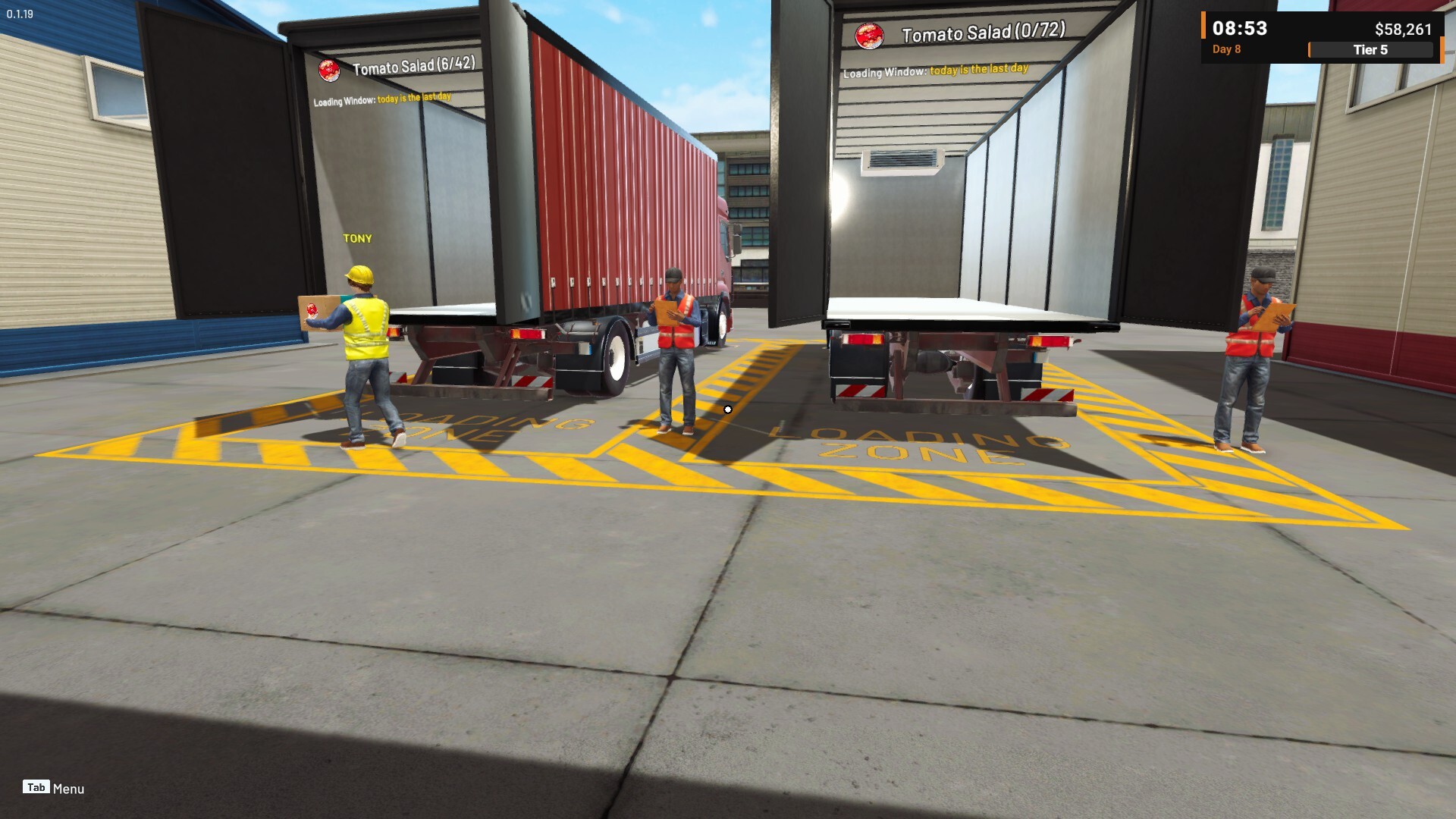Select the cardboard box TONY is carrying
Screen dimensions: 1456x819
[x=322, y=311]
